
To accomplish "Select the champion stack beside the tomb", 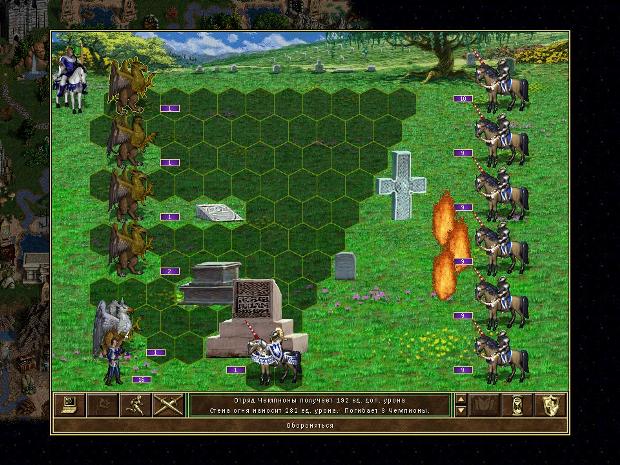I will 272,358.
